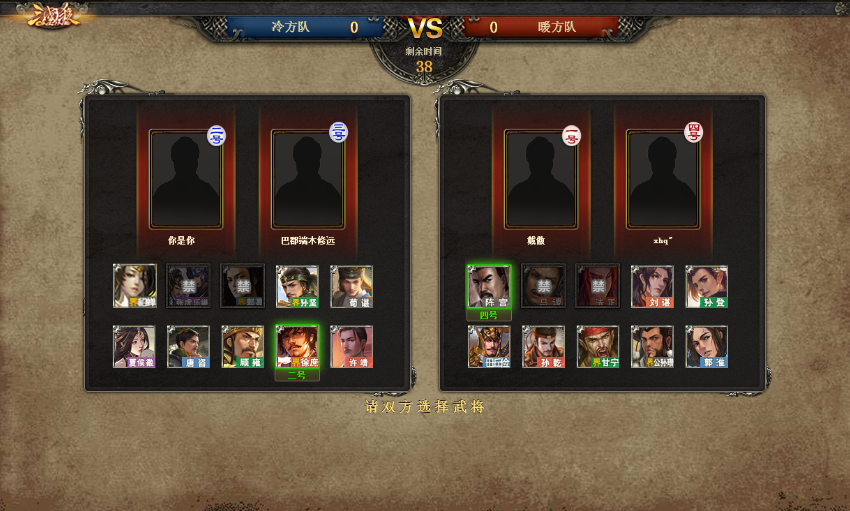Select the highlighted 陈宫 hero card
This screenshot has width=850, height=511.
pyautogui.click(x=489, y=286)
